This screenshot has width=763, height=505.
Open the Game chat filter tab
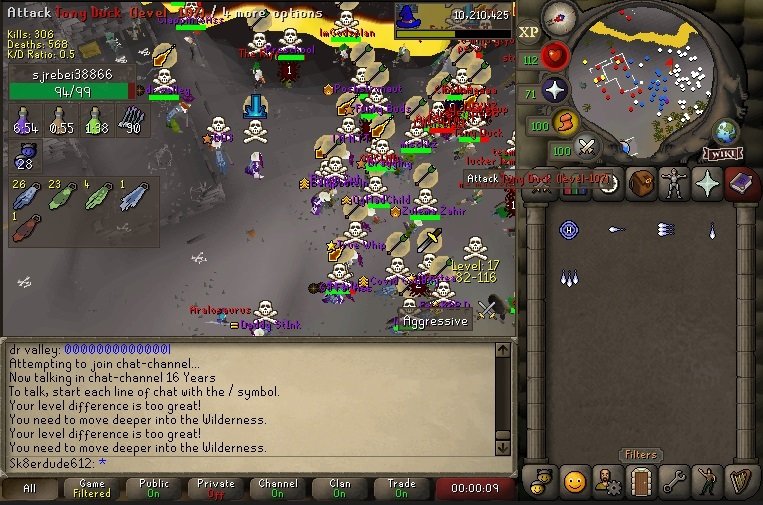(92, 489)
